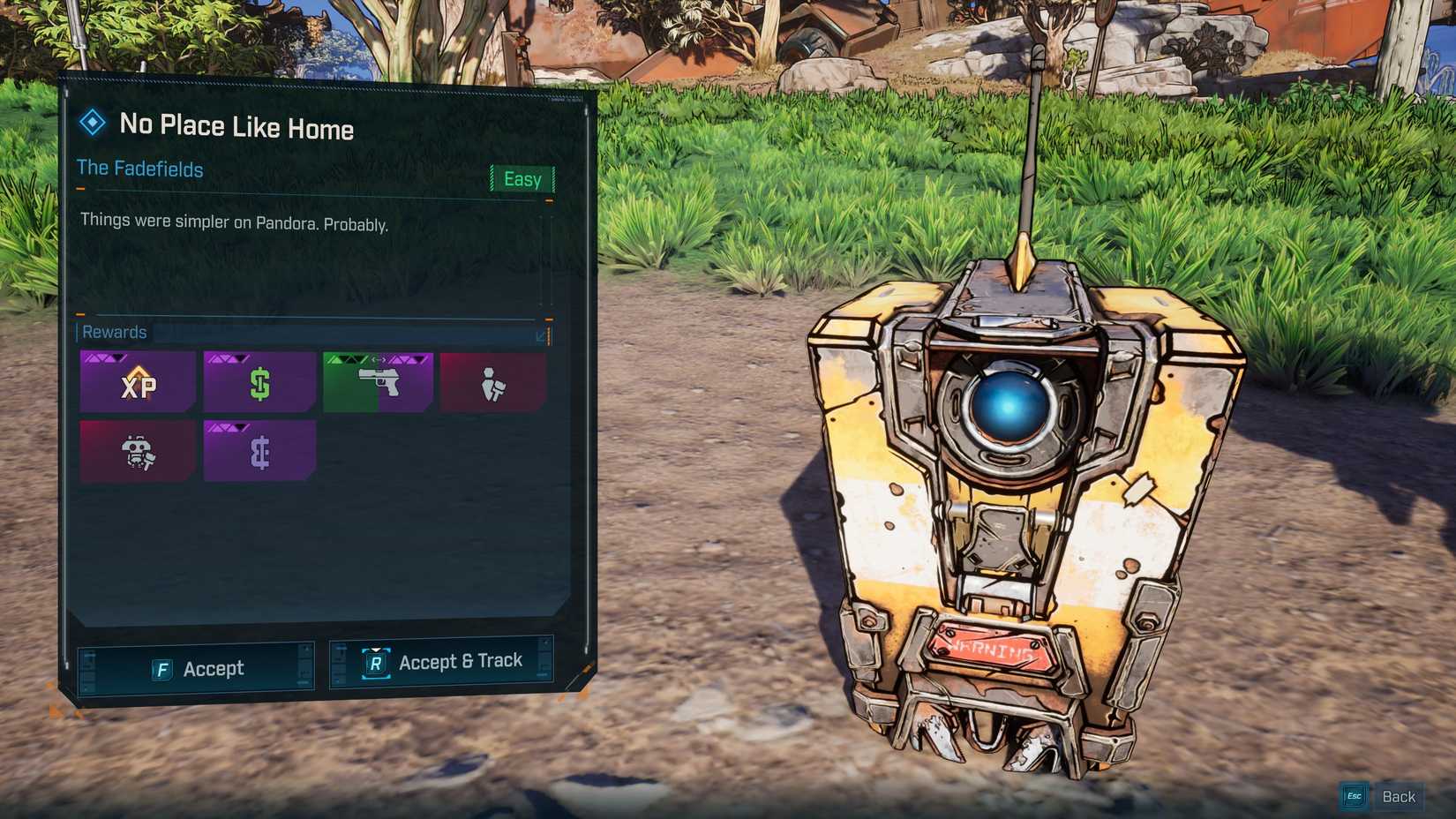Check the purple currency reward tile
Screen dimensions: 1456x819
(x=259, y=452)
